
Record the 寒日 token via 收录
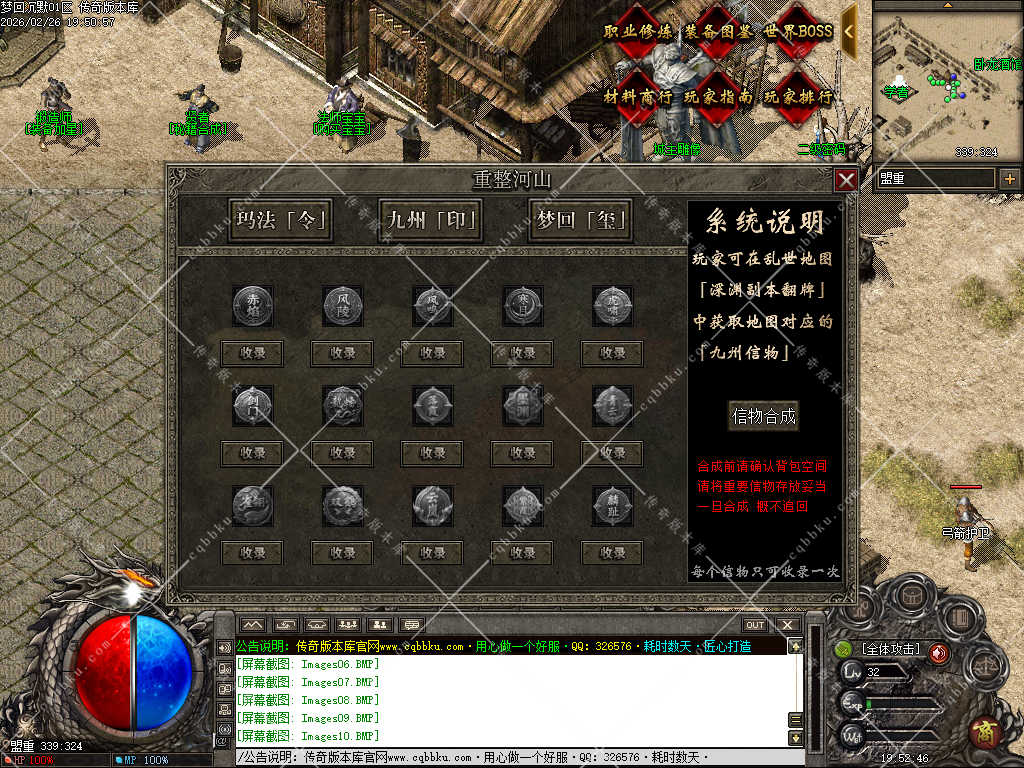pos(522,353)
